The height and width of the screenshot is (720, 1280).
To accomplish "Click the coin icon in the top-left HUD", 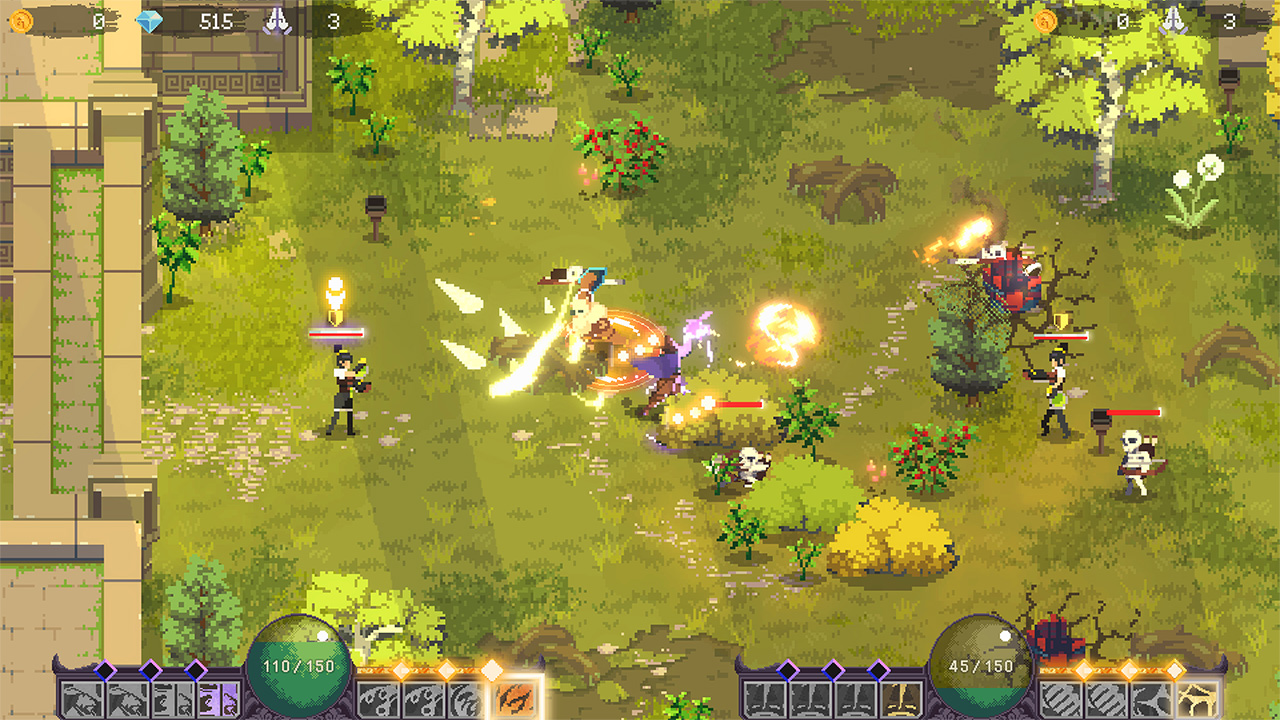I will (x=22, y=21).
